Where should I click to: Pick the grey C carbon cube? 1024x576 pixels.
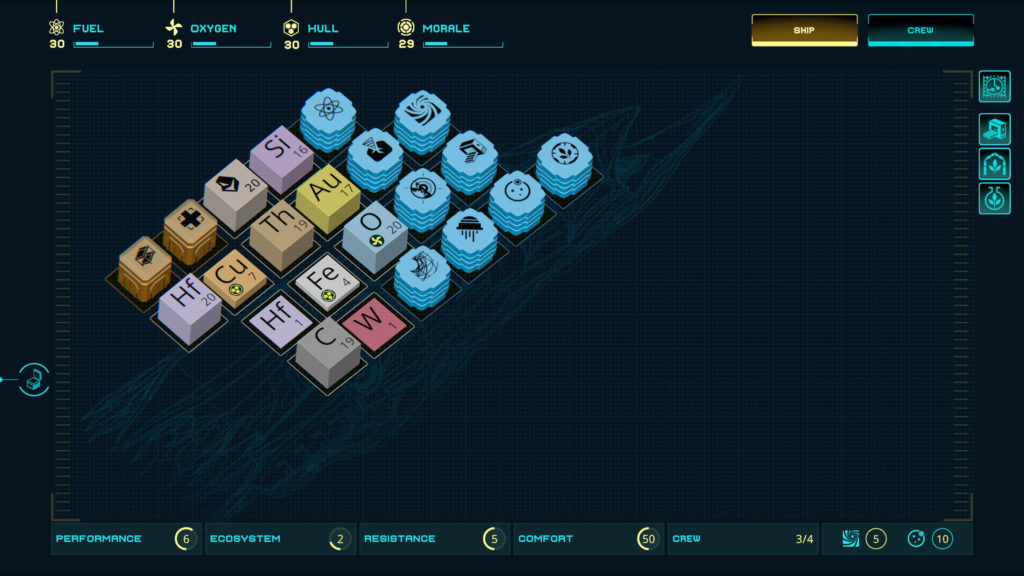[x=327, y=349]
